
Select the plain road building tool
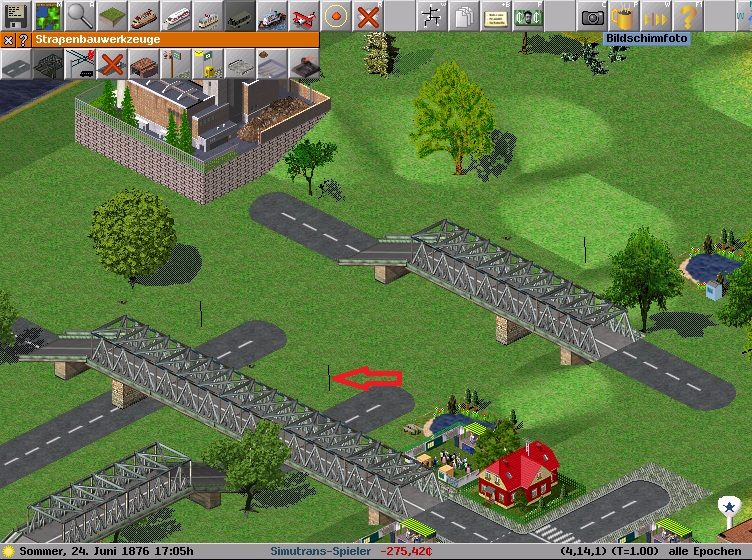pos(15,64)
